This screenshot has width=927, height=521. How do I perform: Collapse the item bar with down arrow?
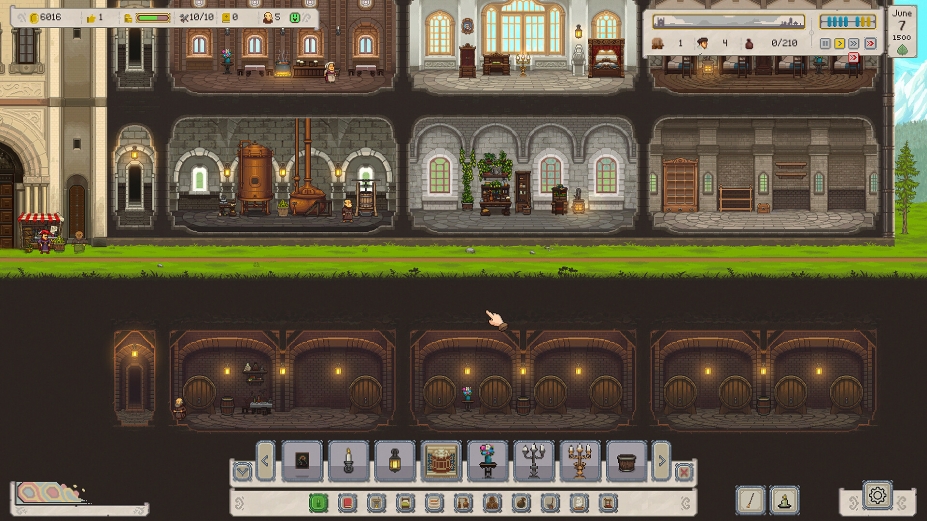(242, 471)
